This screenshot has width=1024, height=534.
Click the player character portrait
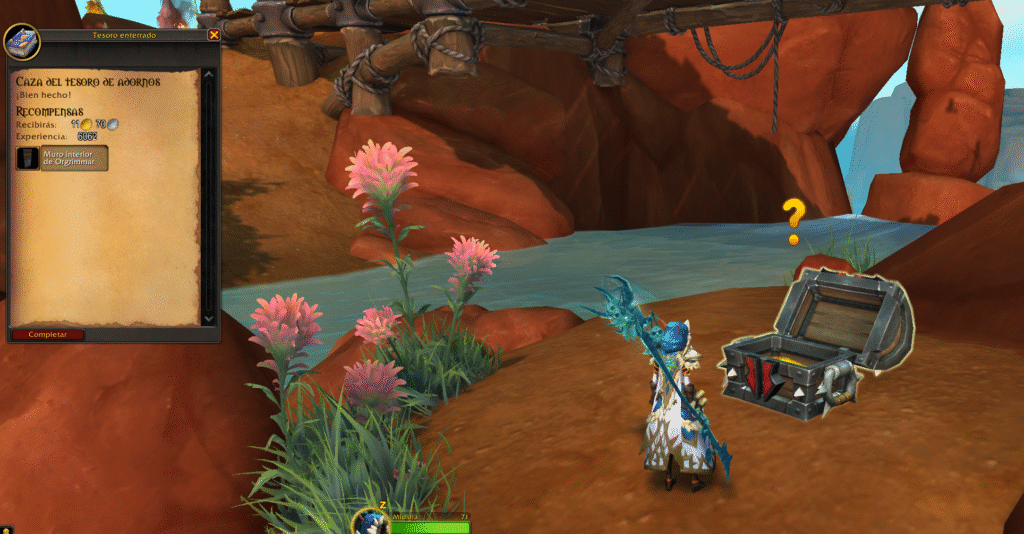coord(369,522)
